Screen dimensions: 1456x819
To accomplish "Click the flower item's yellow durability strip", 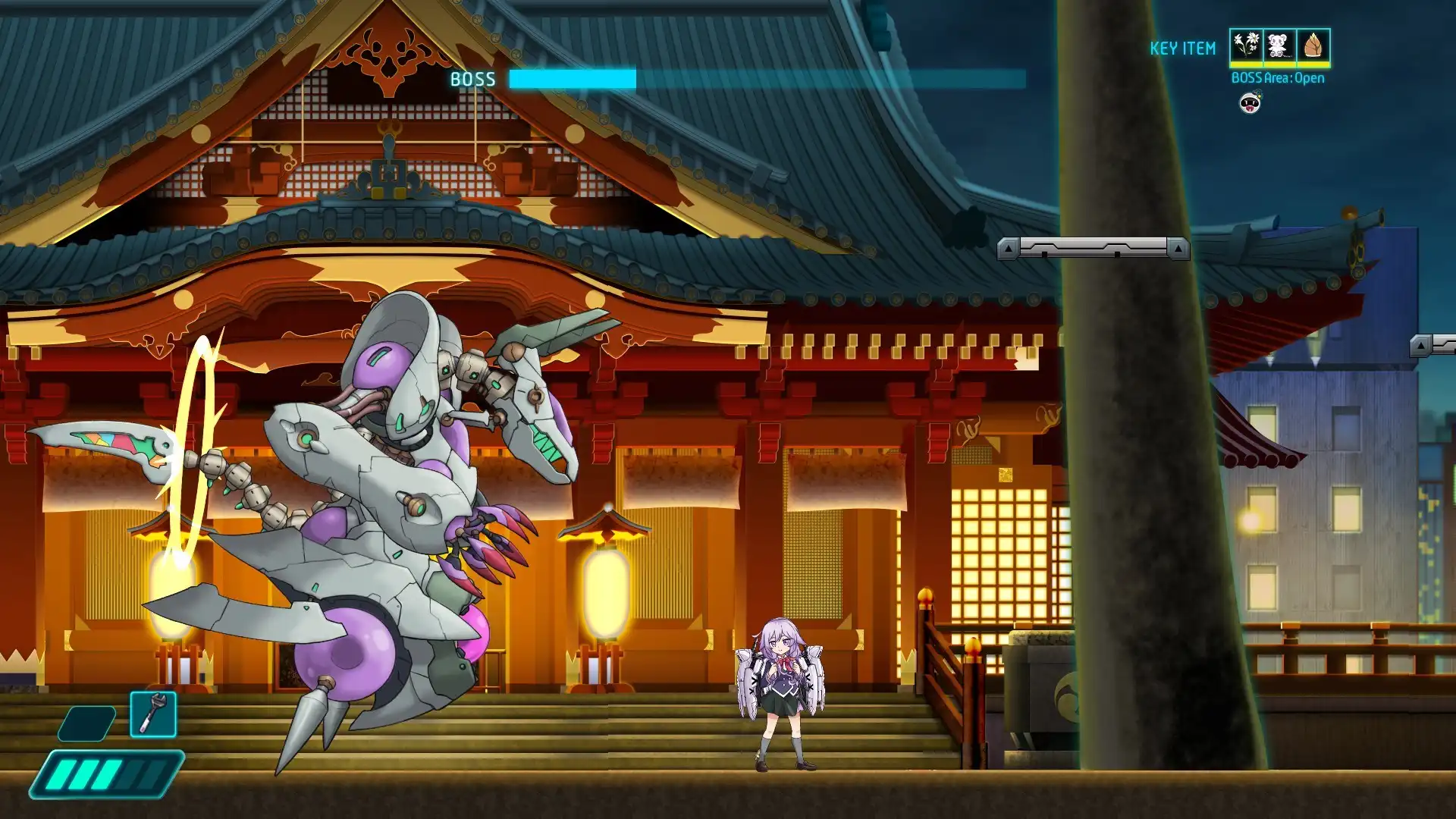I will [x=1247, y=65].
